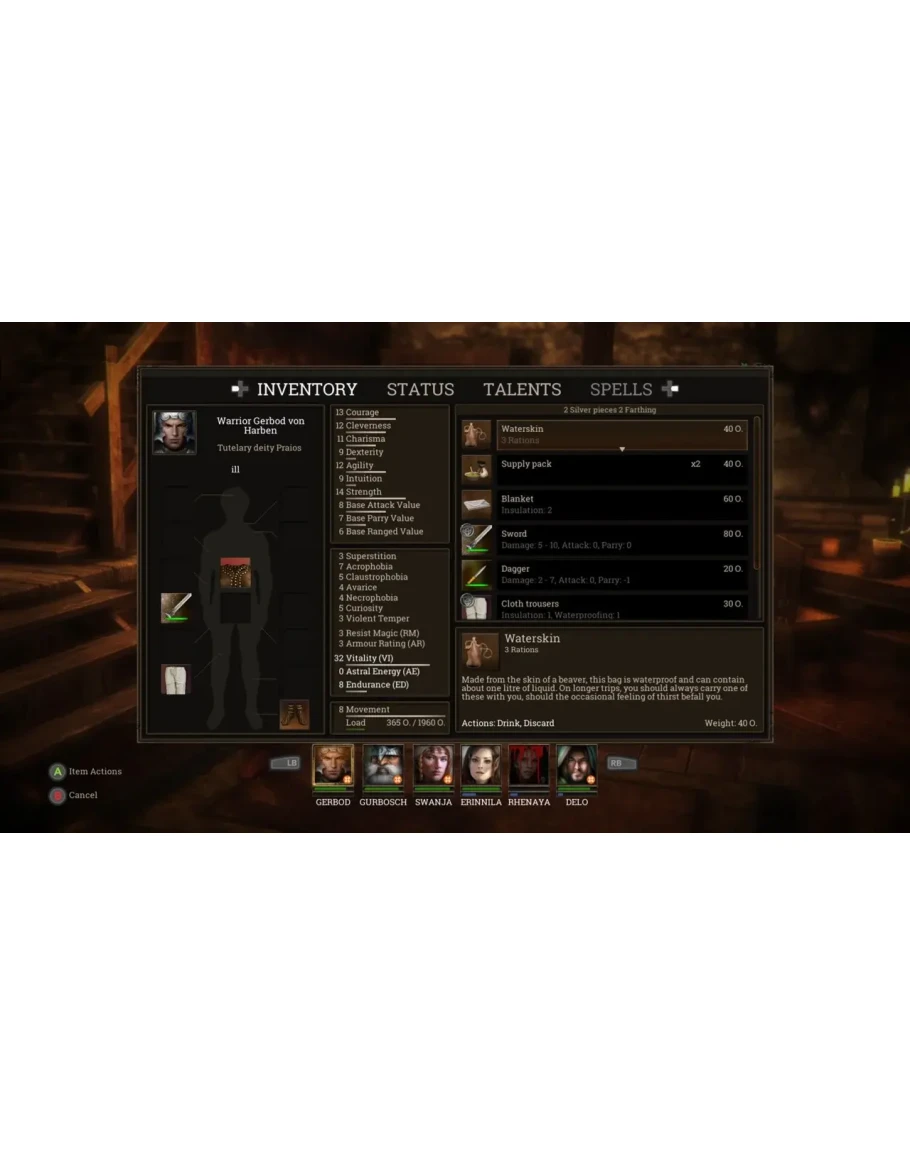Select the equipped trousers slot
The width and height of the screenshot is (910, 1155).
(x=176, y=679)
